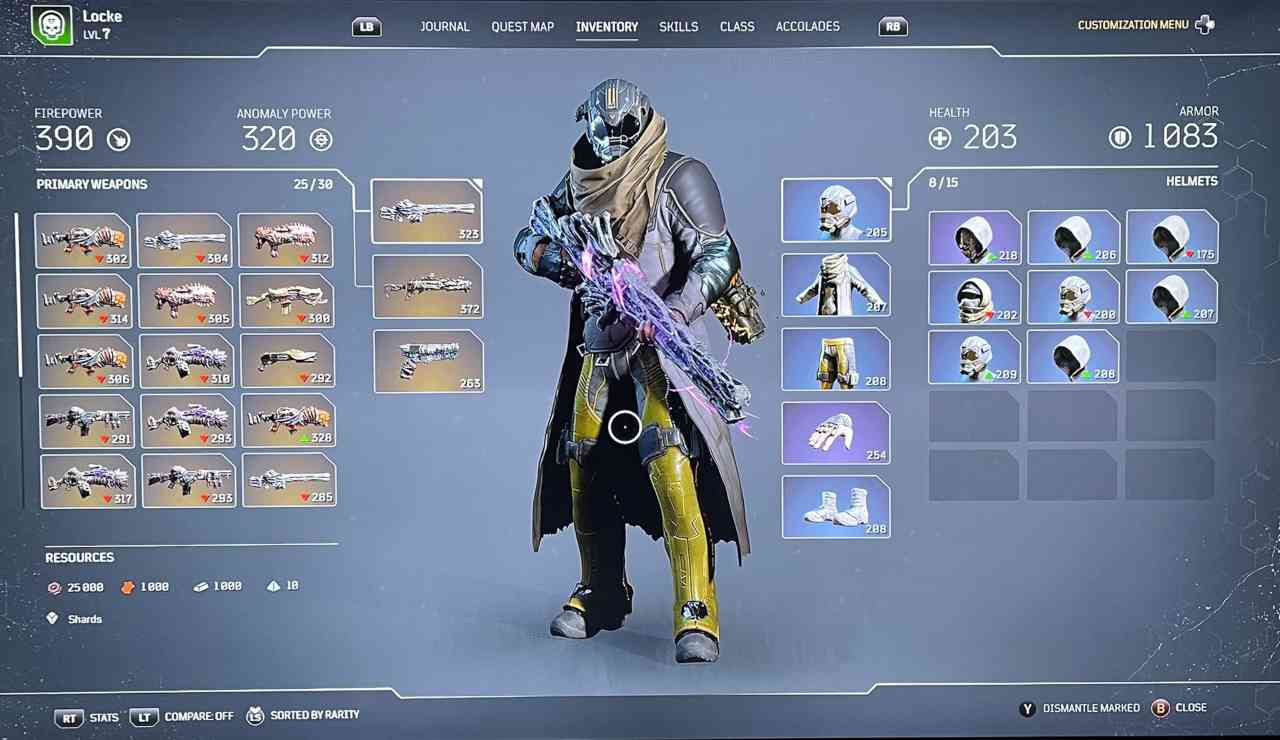Viewport: 1280px width, 740px height.
Task: Open the equipped gloves slot rated 254
Action: point(836,433)
